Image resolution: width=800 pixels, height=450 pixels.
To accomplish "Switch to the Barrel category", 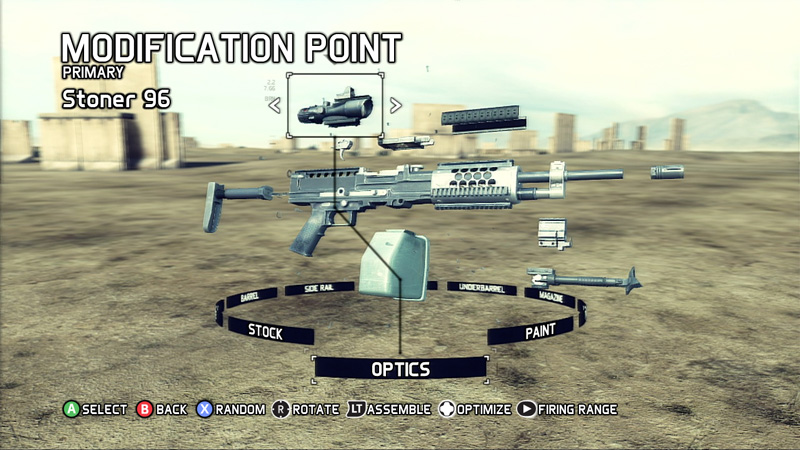I will (x=252, y=297).
